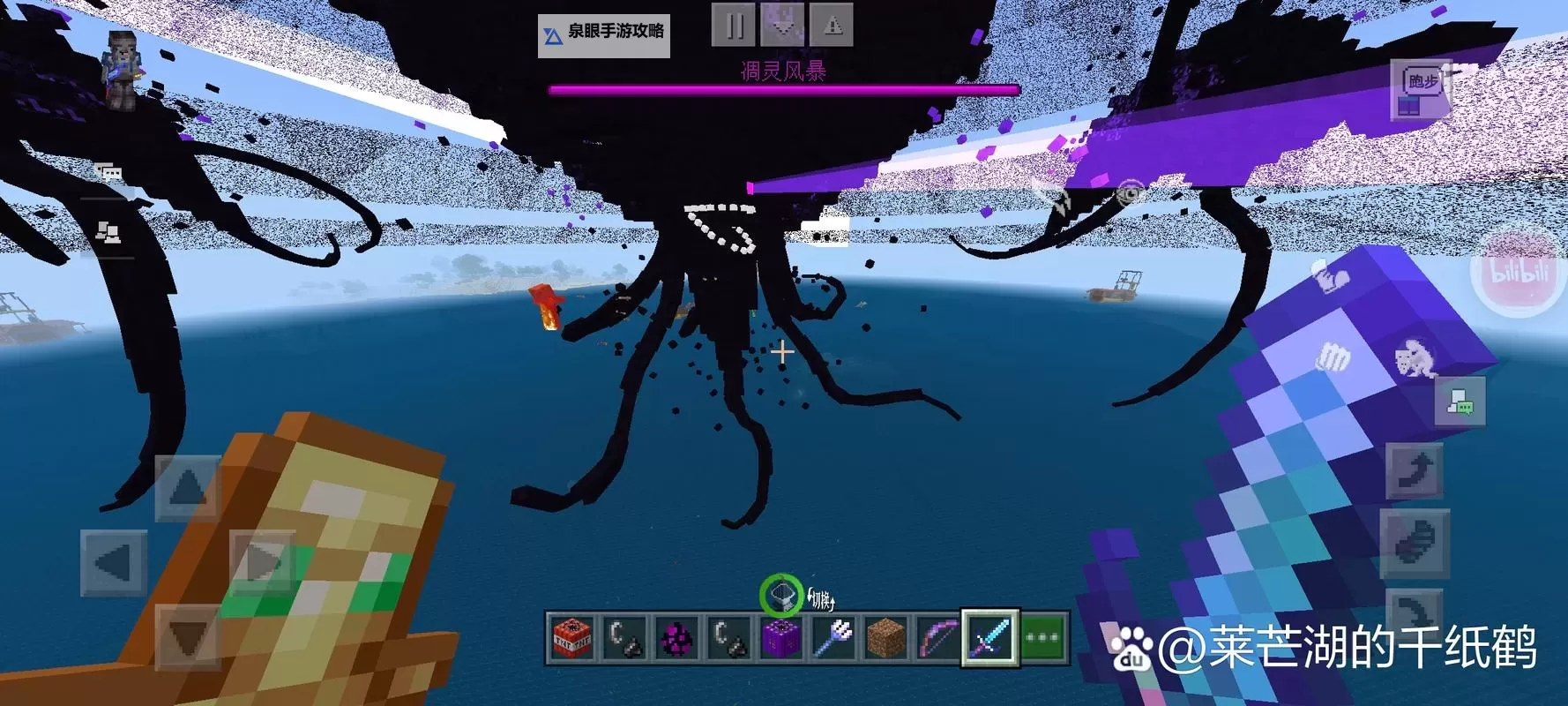Select the purple spawn egg hotbar slot
This screenshot has width=1568, height=706.
[x=677, y=637]
